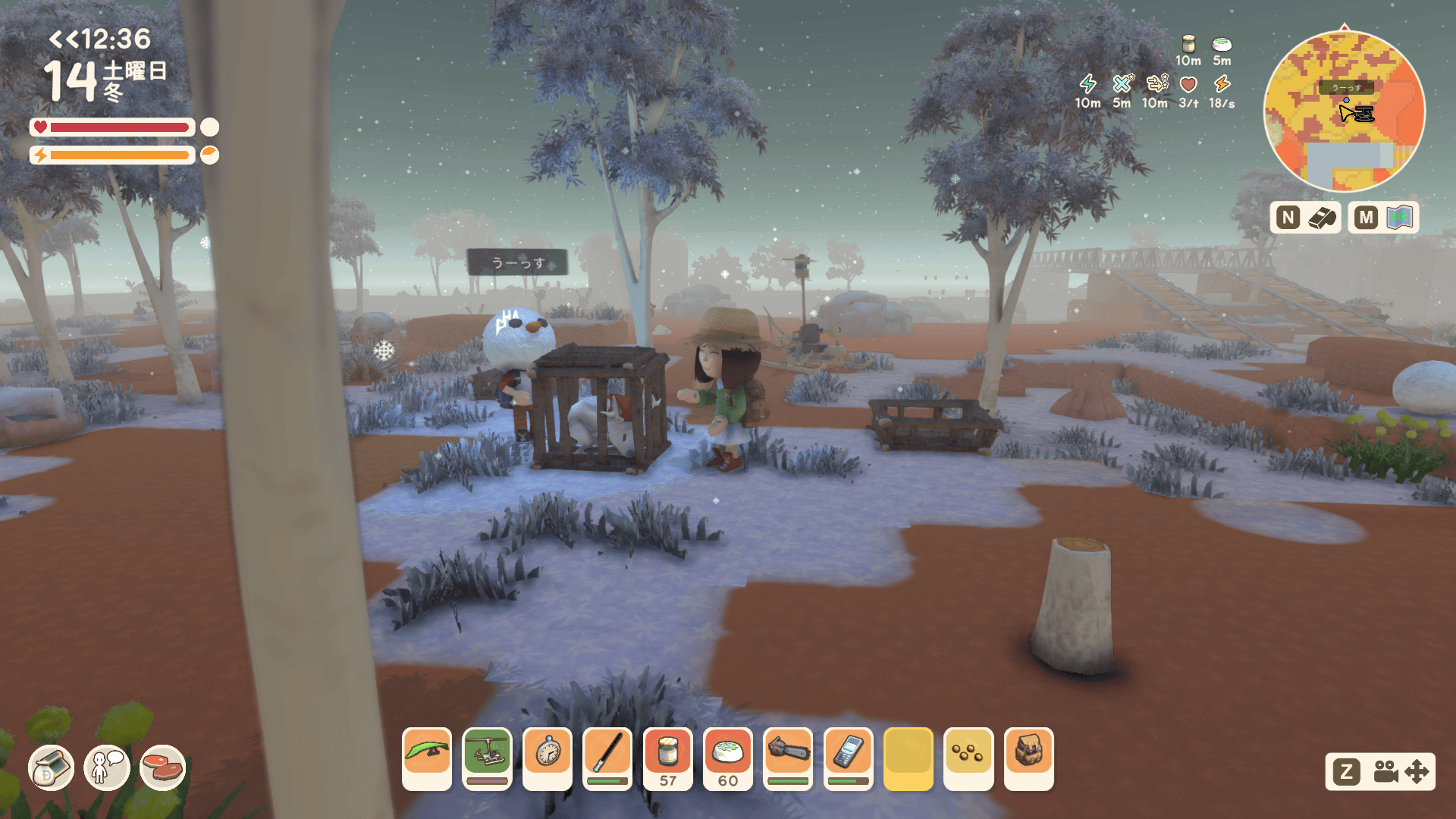This screenshot has width=1456, height=819.
Task: Choose the stopwatch in the hotbar
Action: (548, 758)
